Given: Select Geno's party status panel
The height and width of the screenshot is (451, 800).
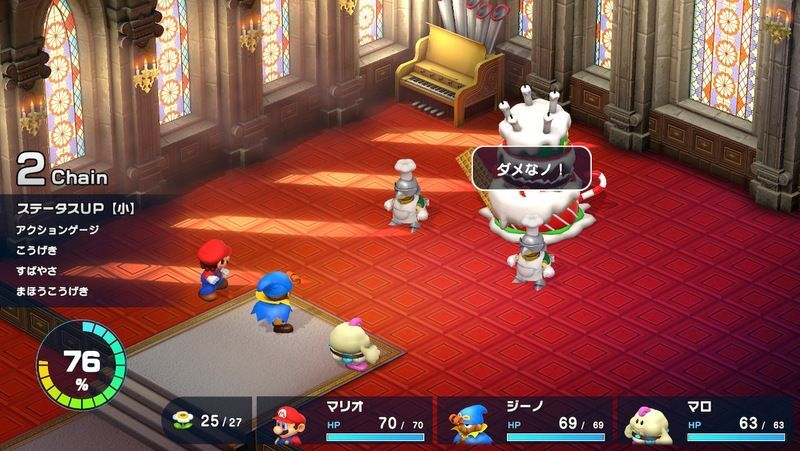Looking at the screenshot, I should click(524, 421).
